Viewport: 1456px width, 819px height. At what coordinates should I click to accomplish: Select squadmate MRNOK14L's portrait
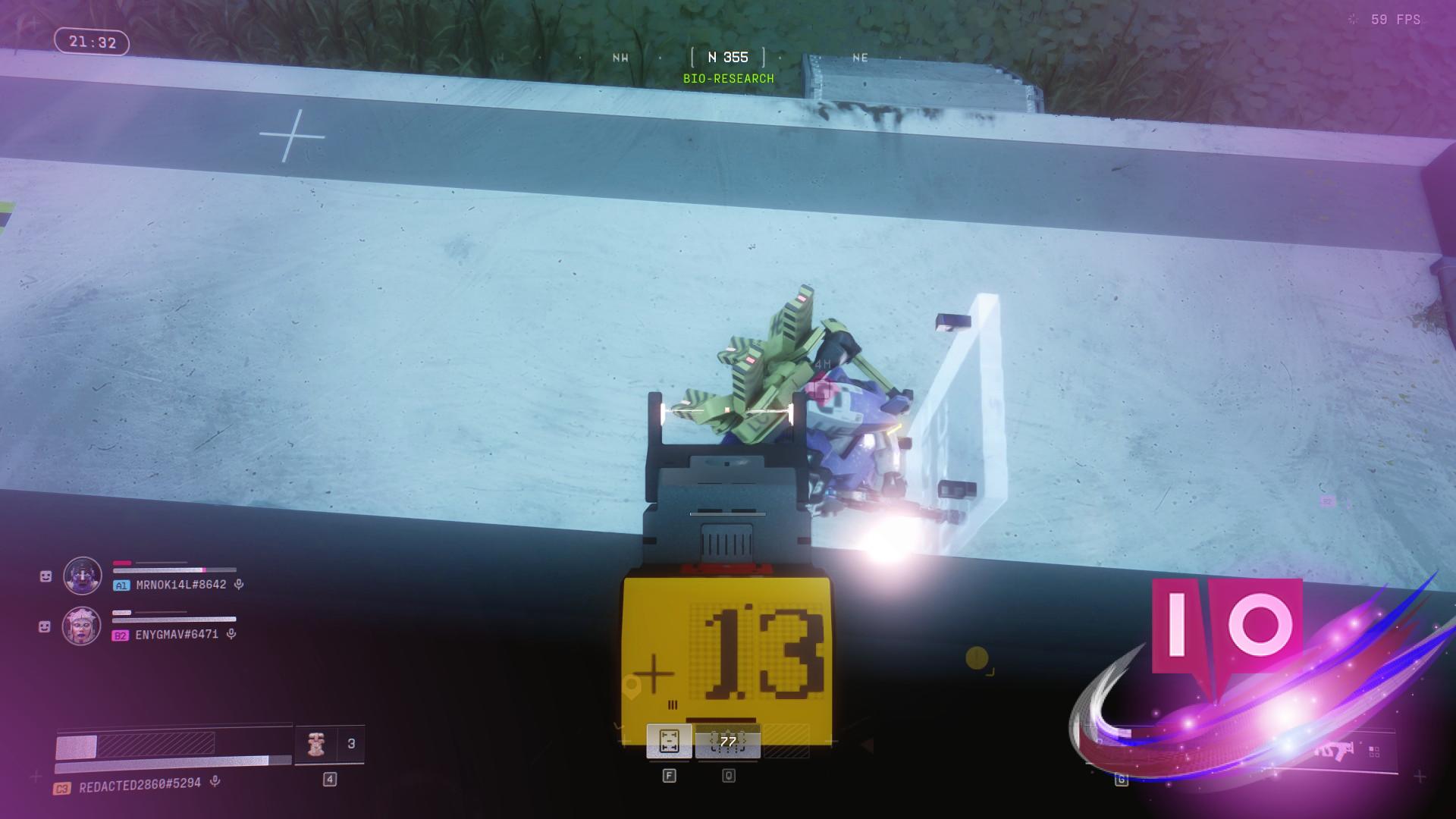tap(82, 576)
